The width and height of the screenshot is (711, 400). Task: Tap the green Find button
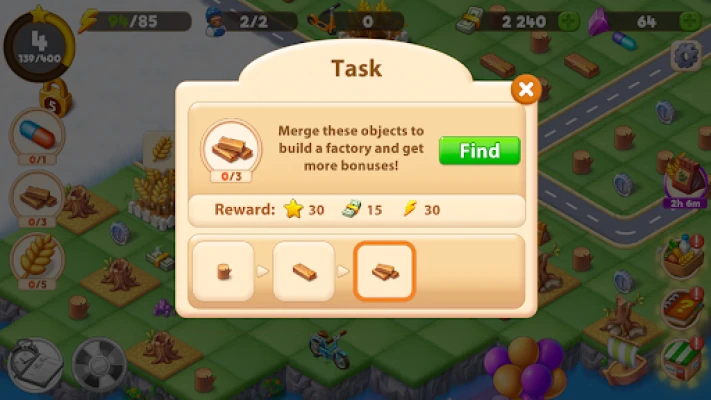(480, 151)
